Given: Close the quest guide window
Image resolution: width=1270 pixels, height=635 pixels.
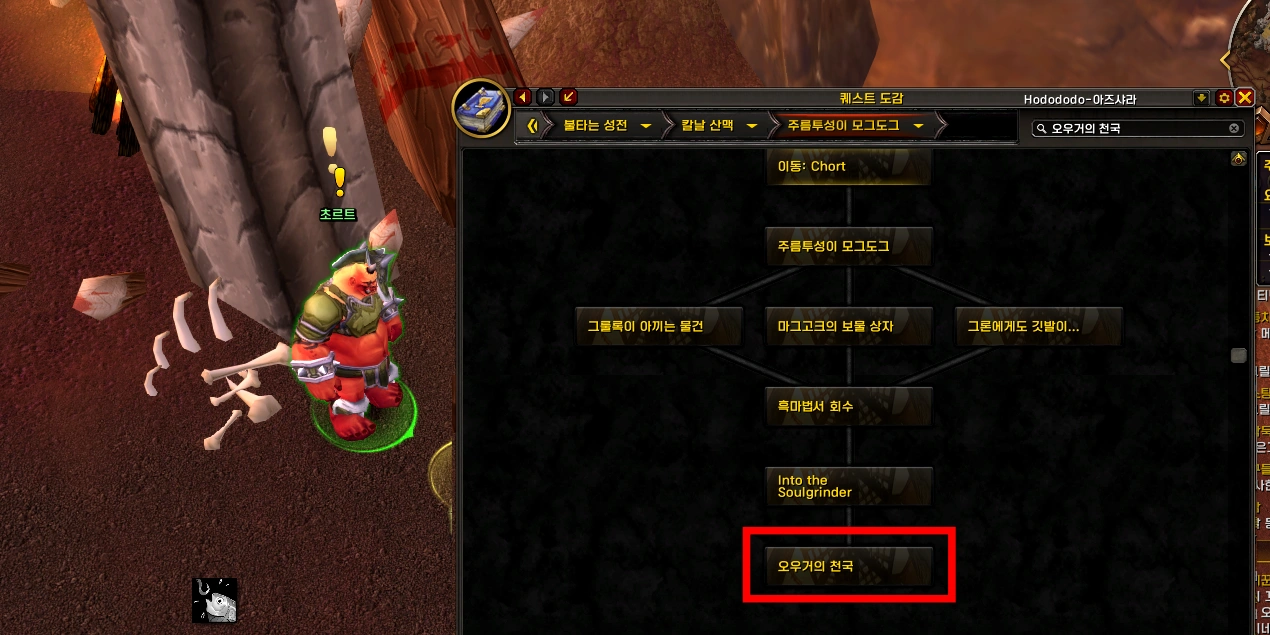Looking at the screenshot, I should pyautogui.click(x=1245, y=97).
